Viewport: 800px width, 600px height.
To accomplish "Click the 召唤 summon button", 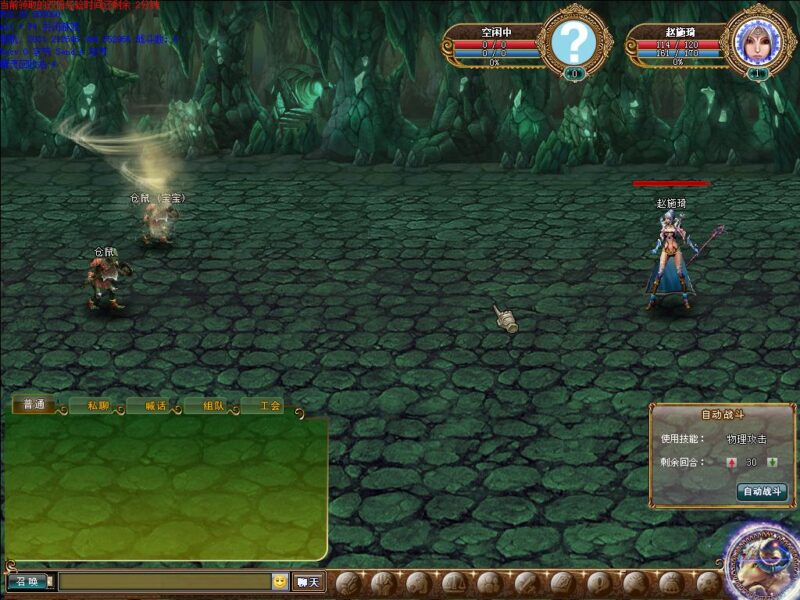I will 27,581.
